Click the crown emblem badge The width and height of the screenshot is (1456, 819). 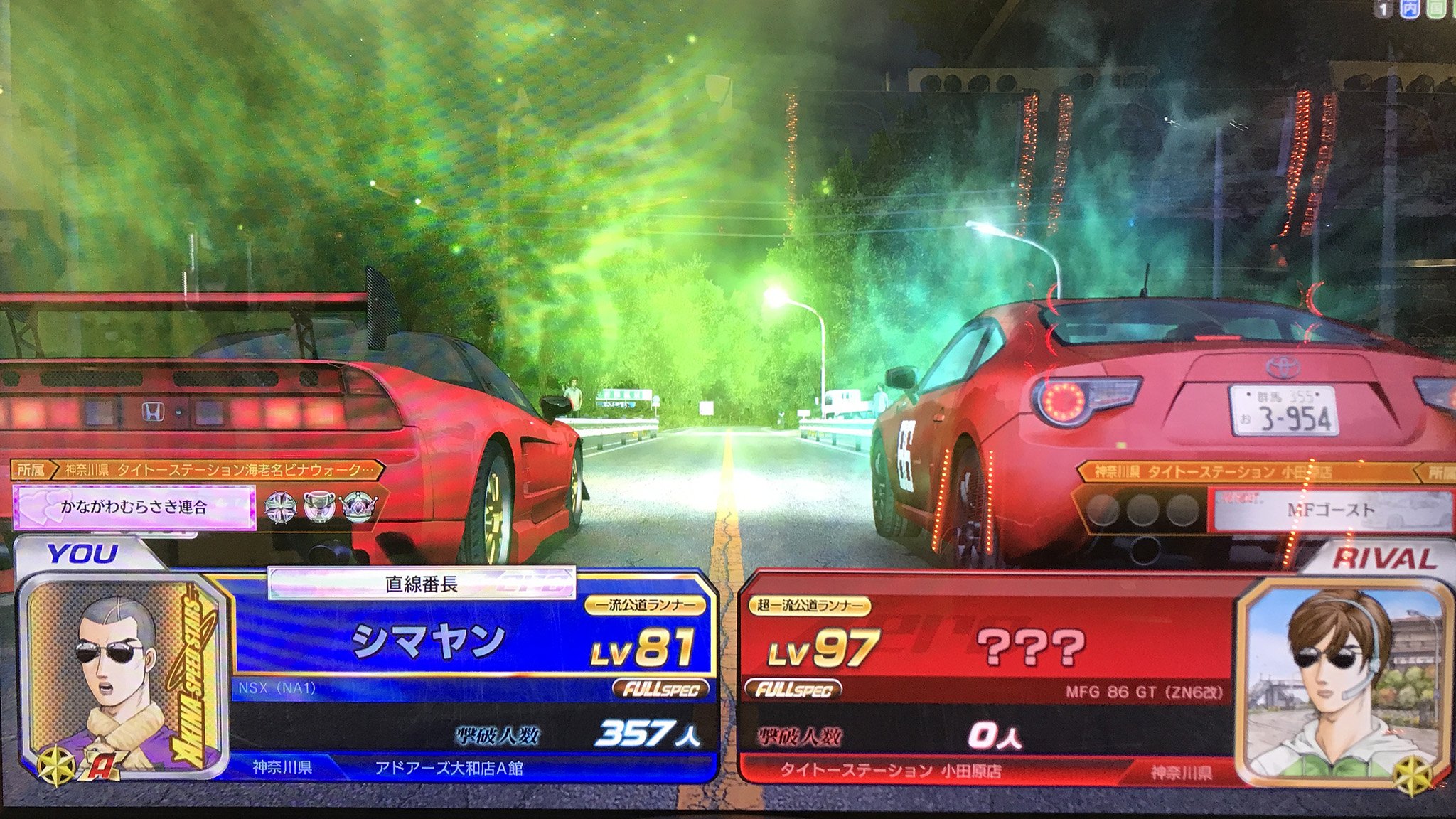click(359, 506)
